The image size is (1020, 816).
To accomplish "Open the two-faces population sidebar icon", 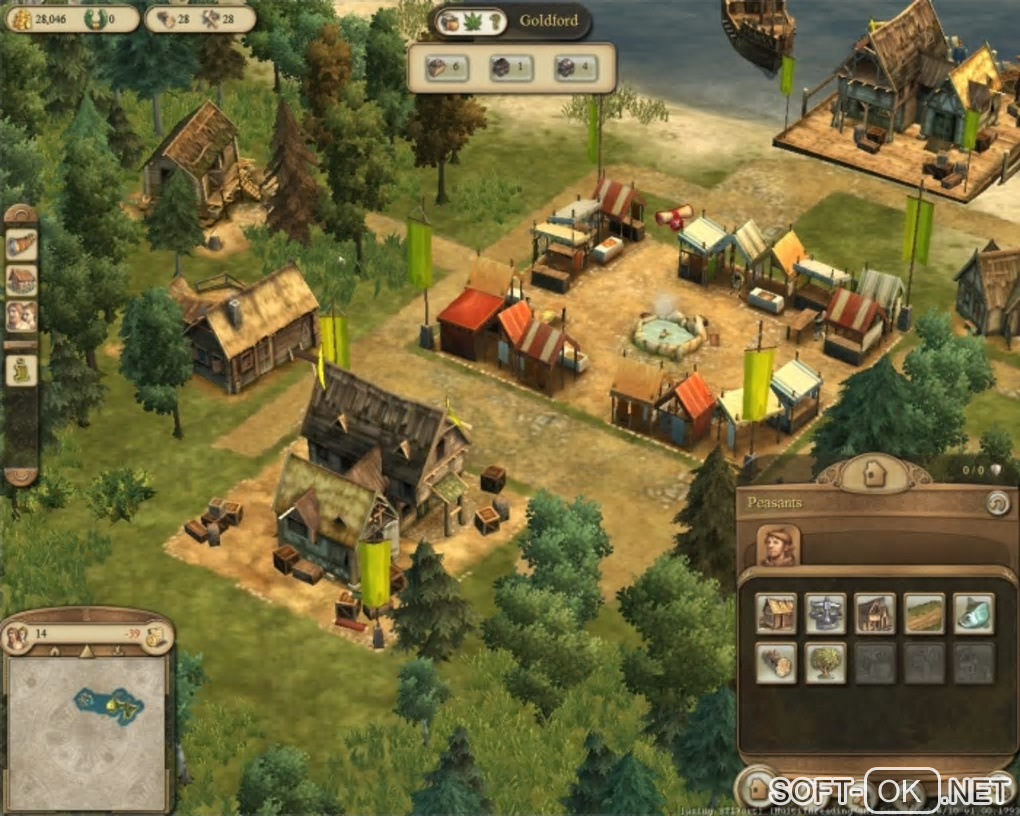I will click(21, 316).
